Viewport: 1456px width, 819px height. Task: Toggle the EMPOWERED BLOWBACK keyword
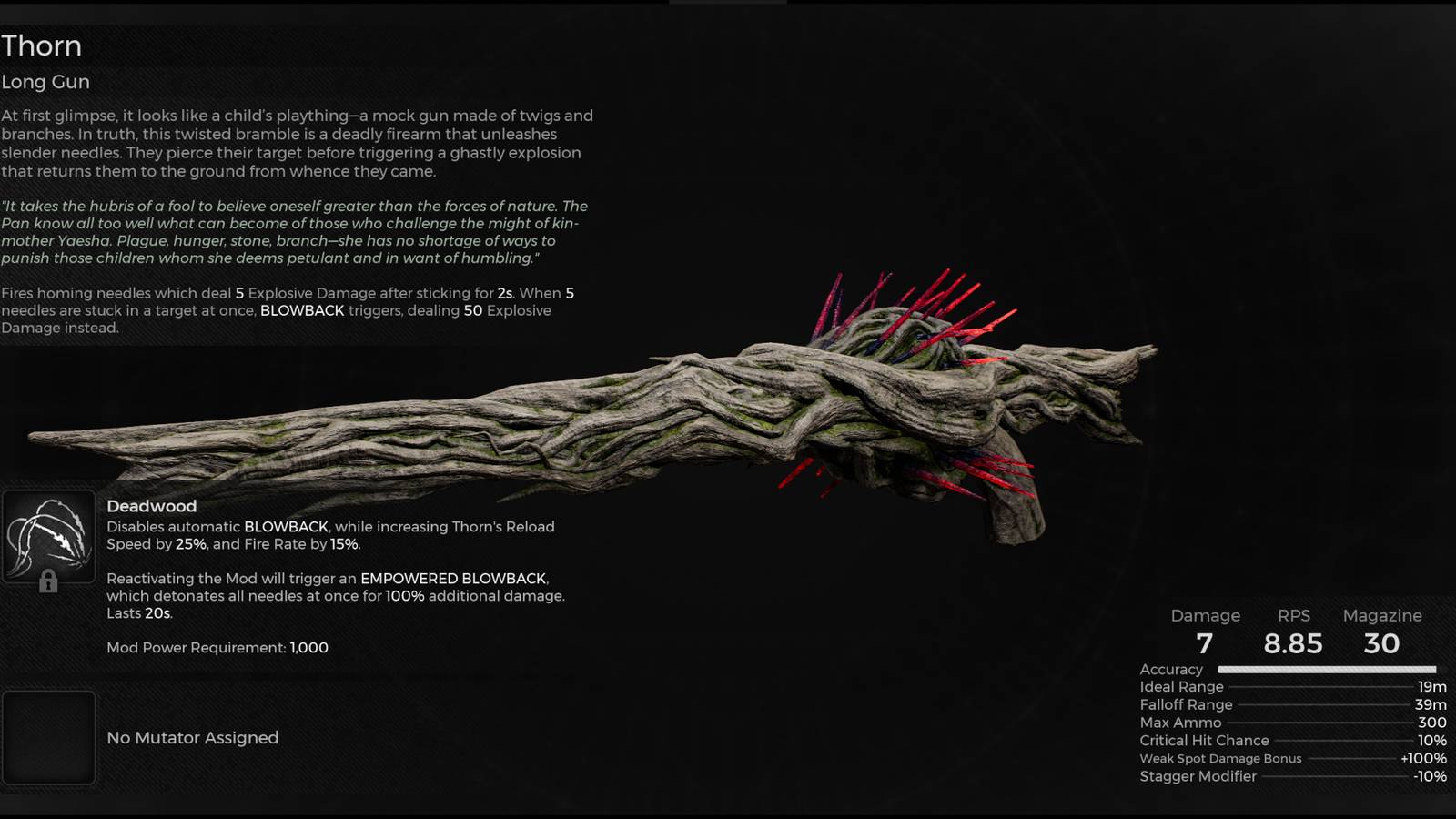(x=454, y=578)
